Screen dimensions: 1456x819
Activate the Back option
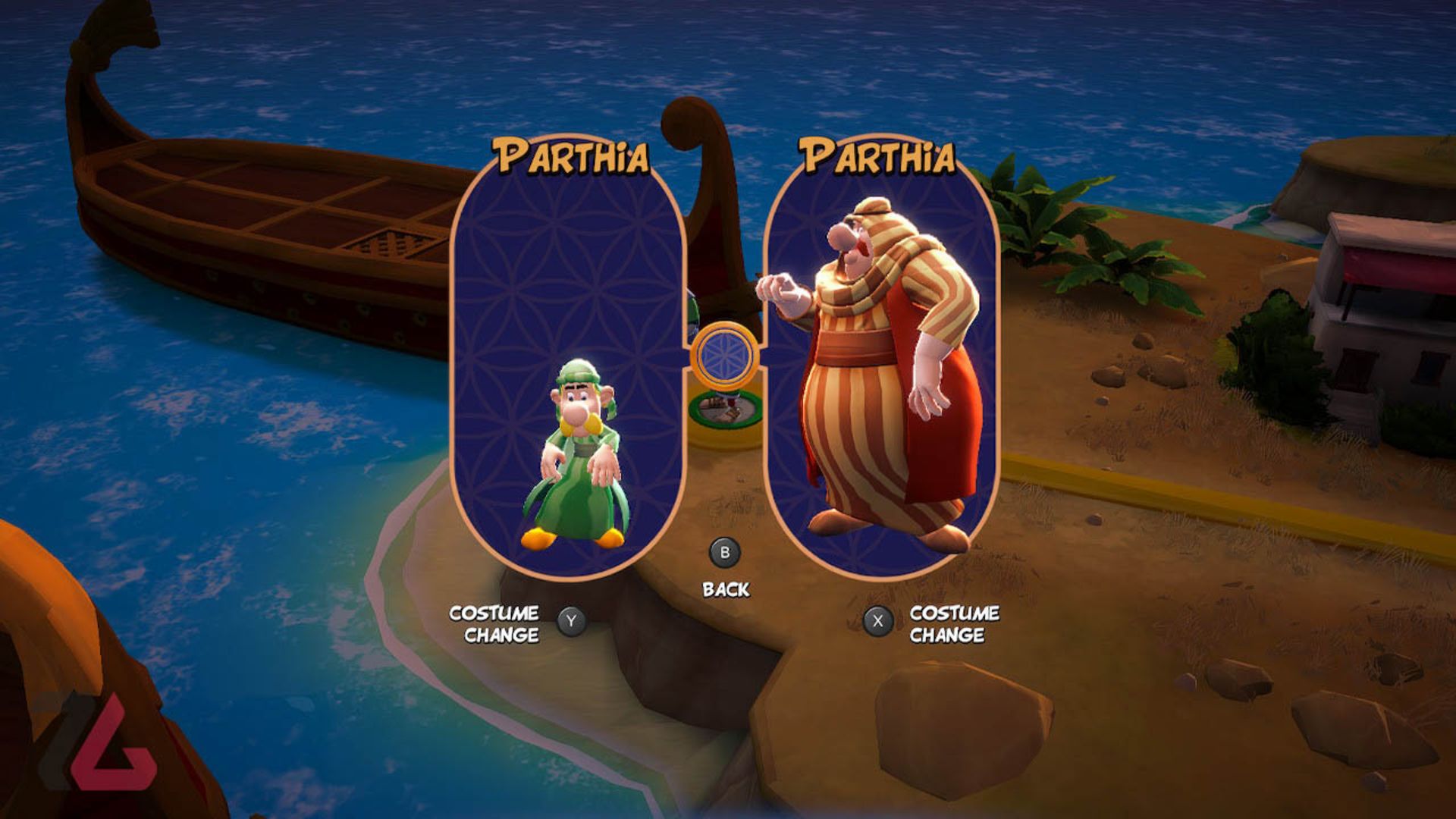coord(726,588)
